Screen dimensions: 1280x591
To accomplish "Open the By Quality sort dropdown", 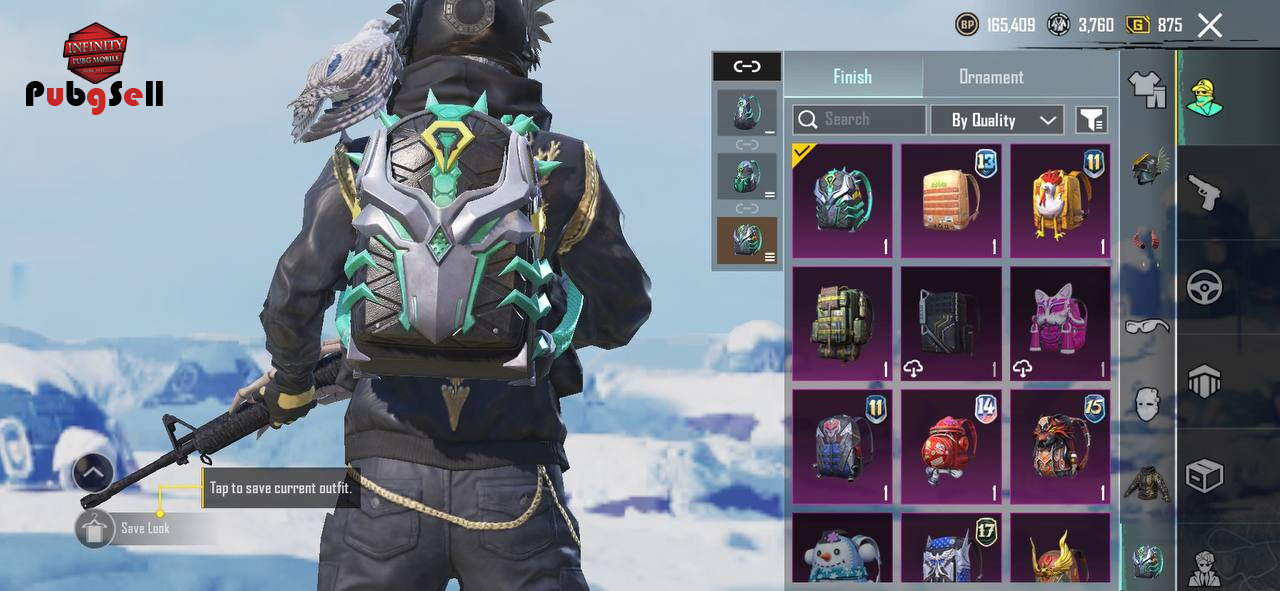I will (x=996, y=120).
